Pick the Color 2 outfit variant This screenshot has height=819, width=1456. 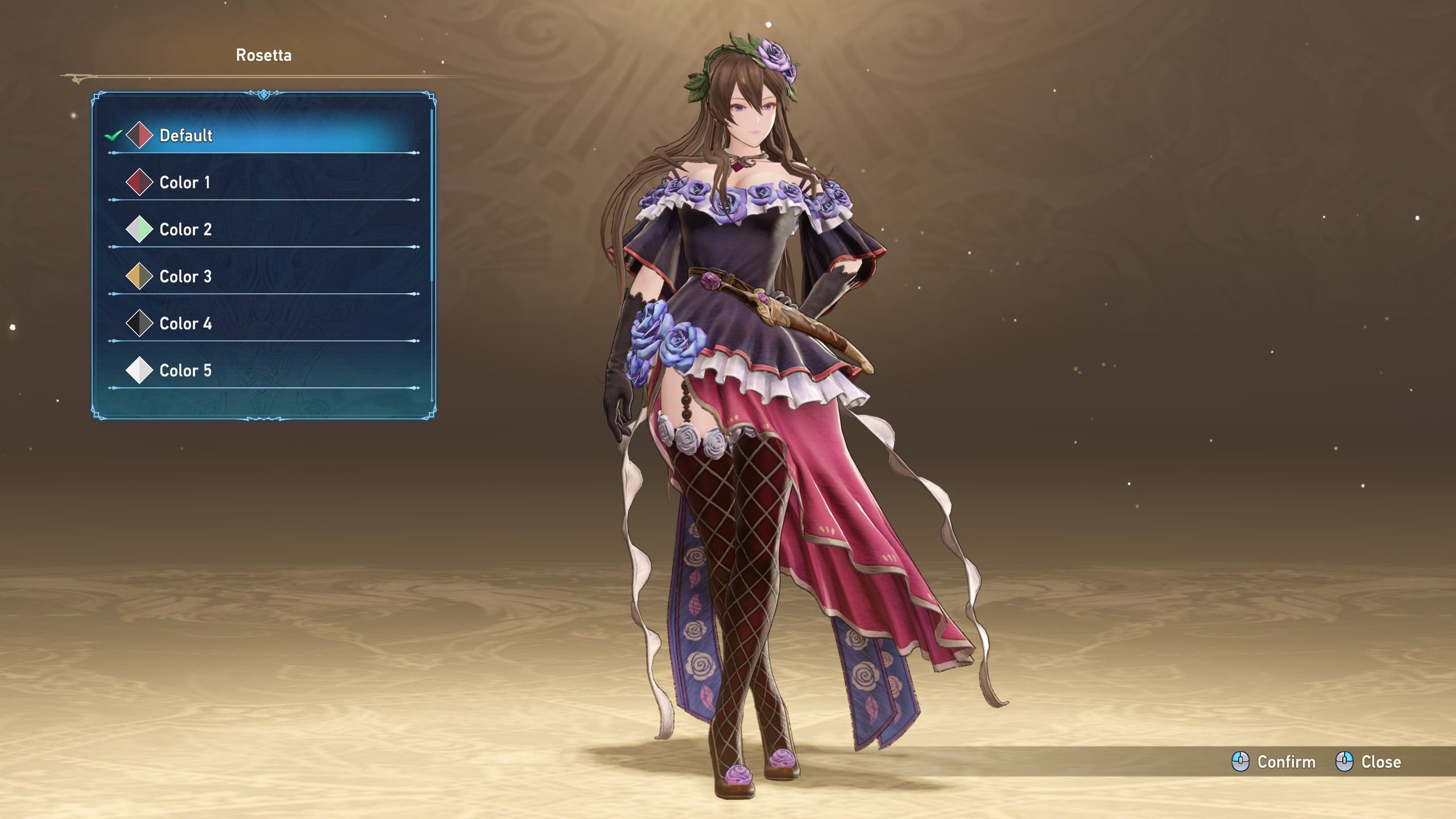coord(185,230)
